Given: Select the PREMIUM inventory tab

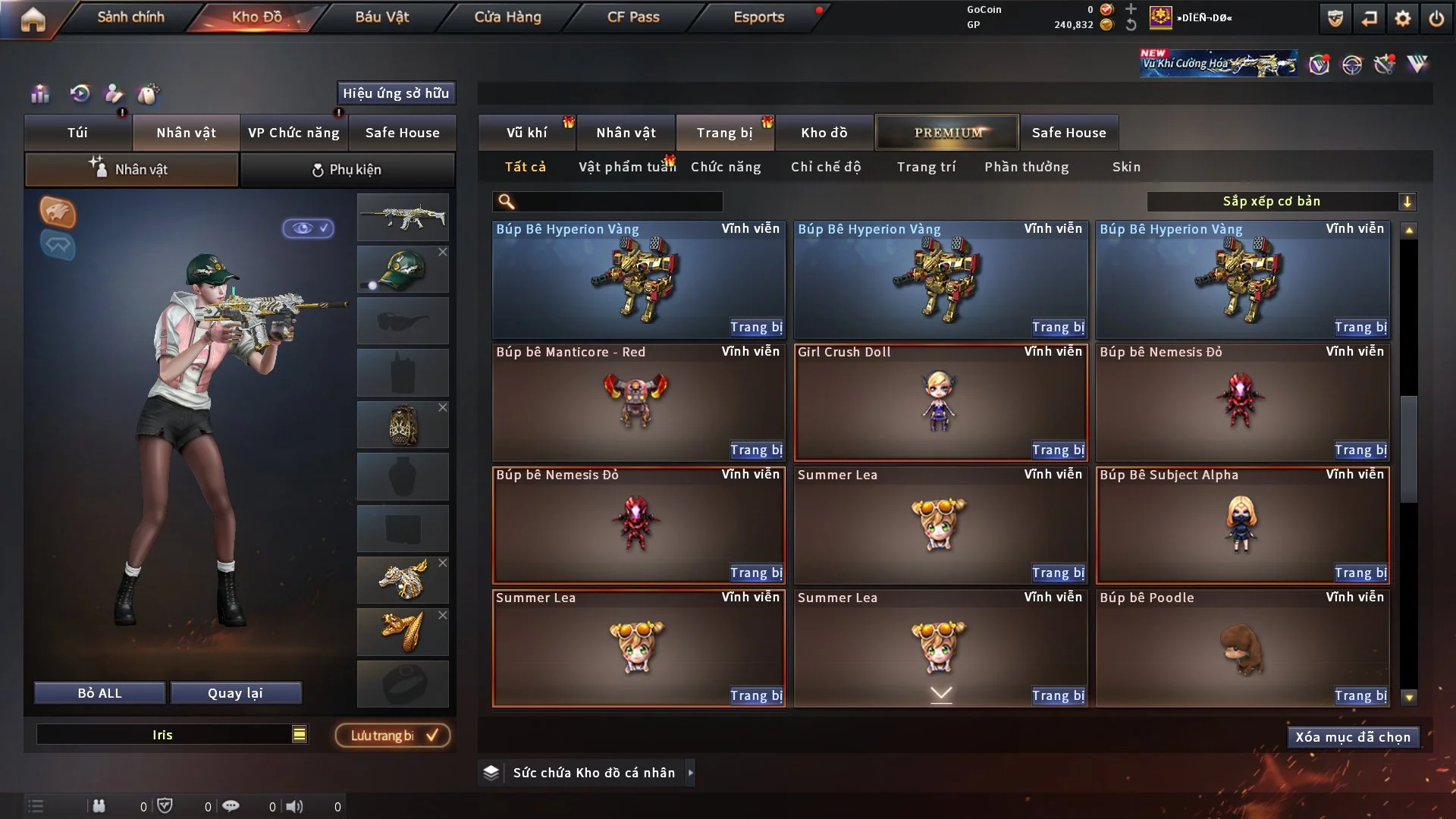Looking at the screenshot, I should click(947, 133).
